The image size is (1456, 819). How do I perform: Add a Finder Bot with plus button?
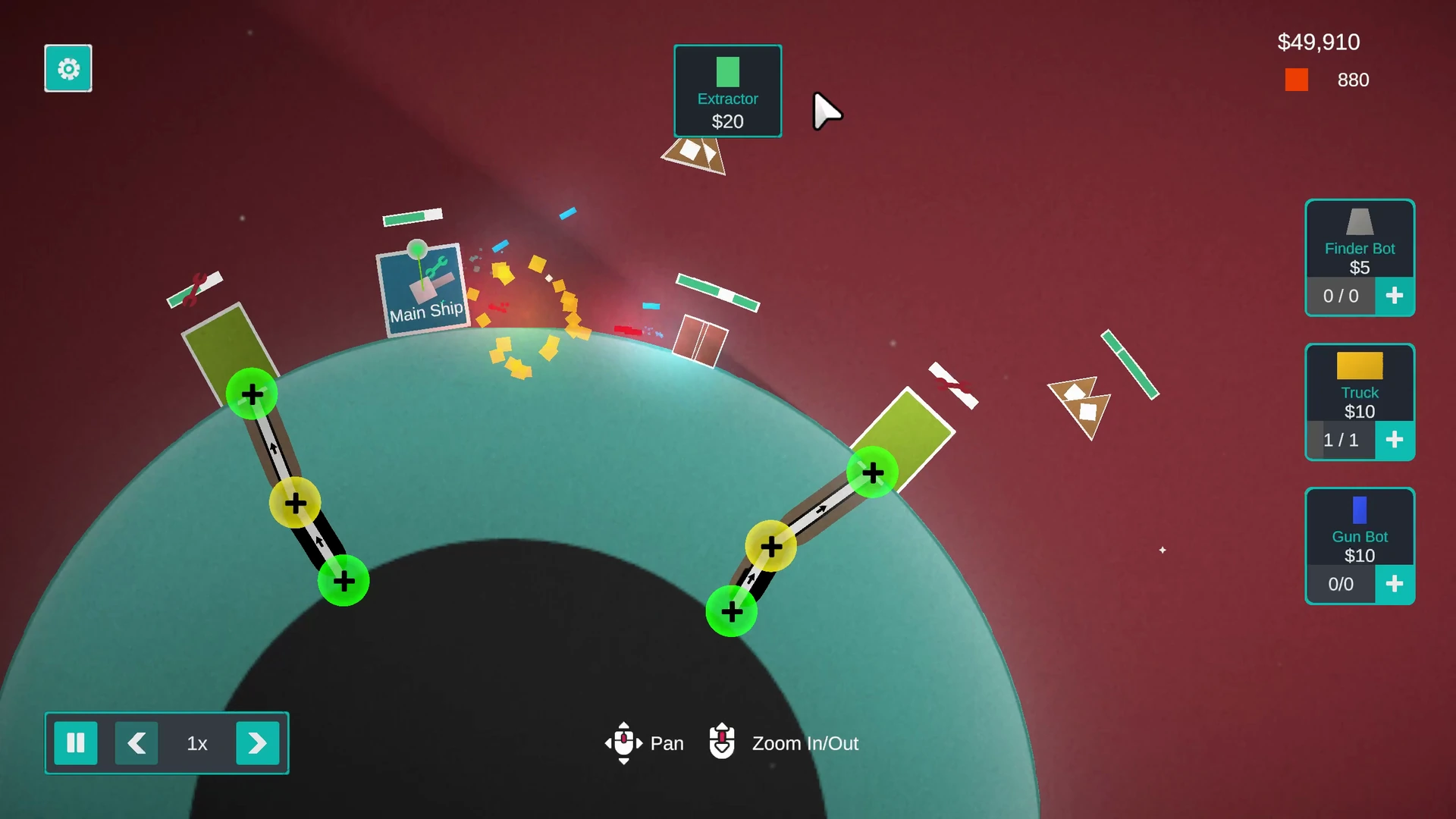coord(1394,296)
